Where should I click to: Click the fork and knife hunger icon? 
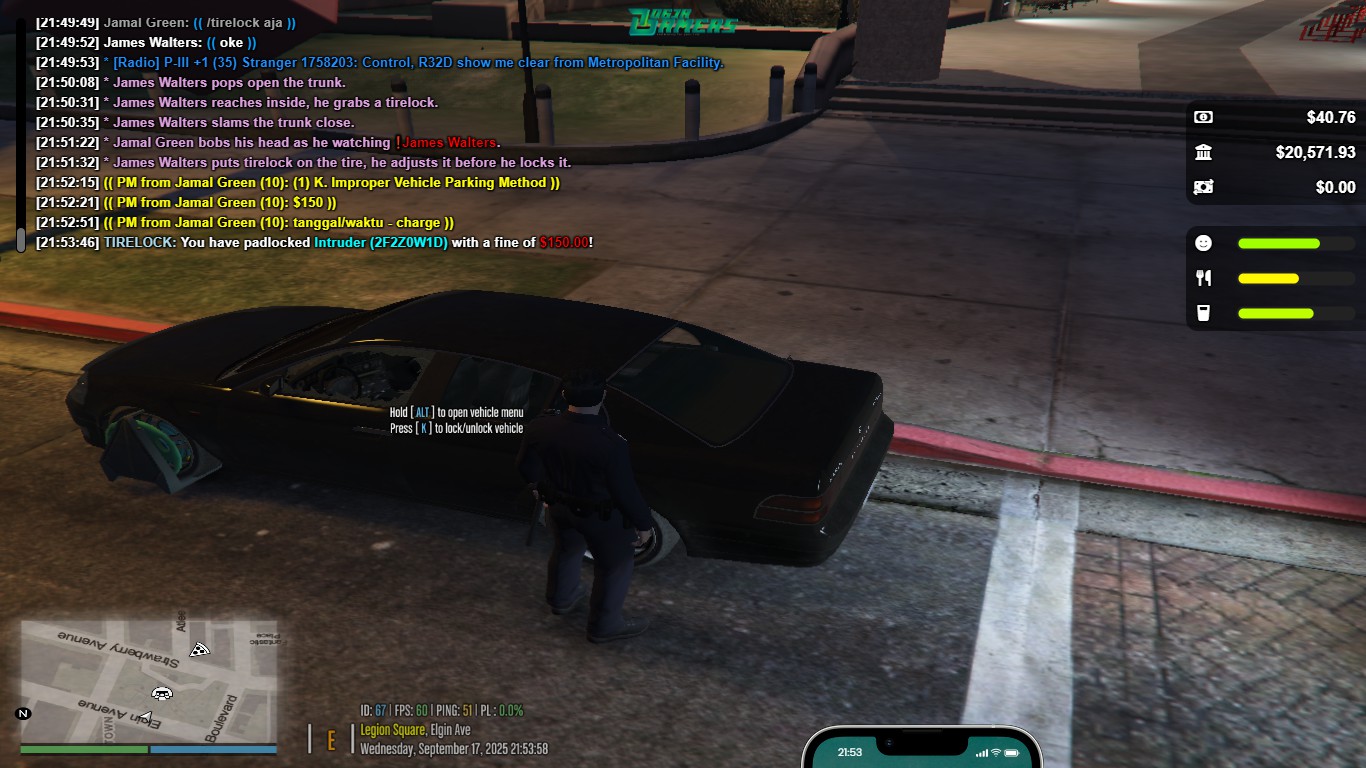(1203, 278)
